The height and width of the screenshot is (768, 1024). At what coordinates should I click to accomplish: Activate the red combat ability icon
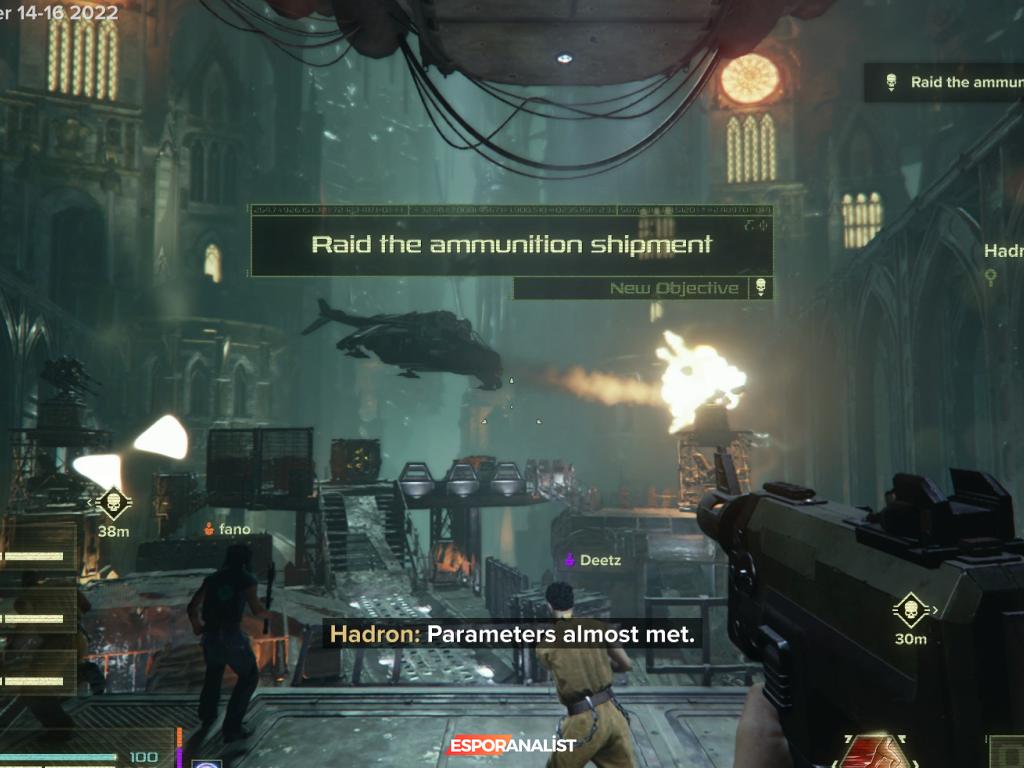(875, 752)
